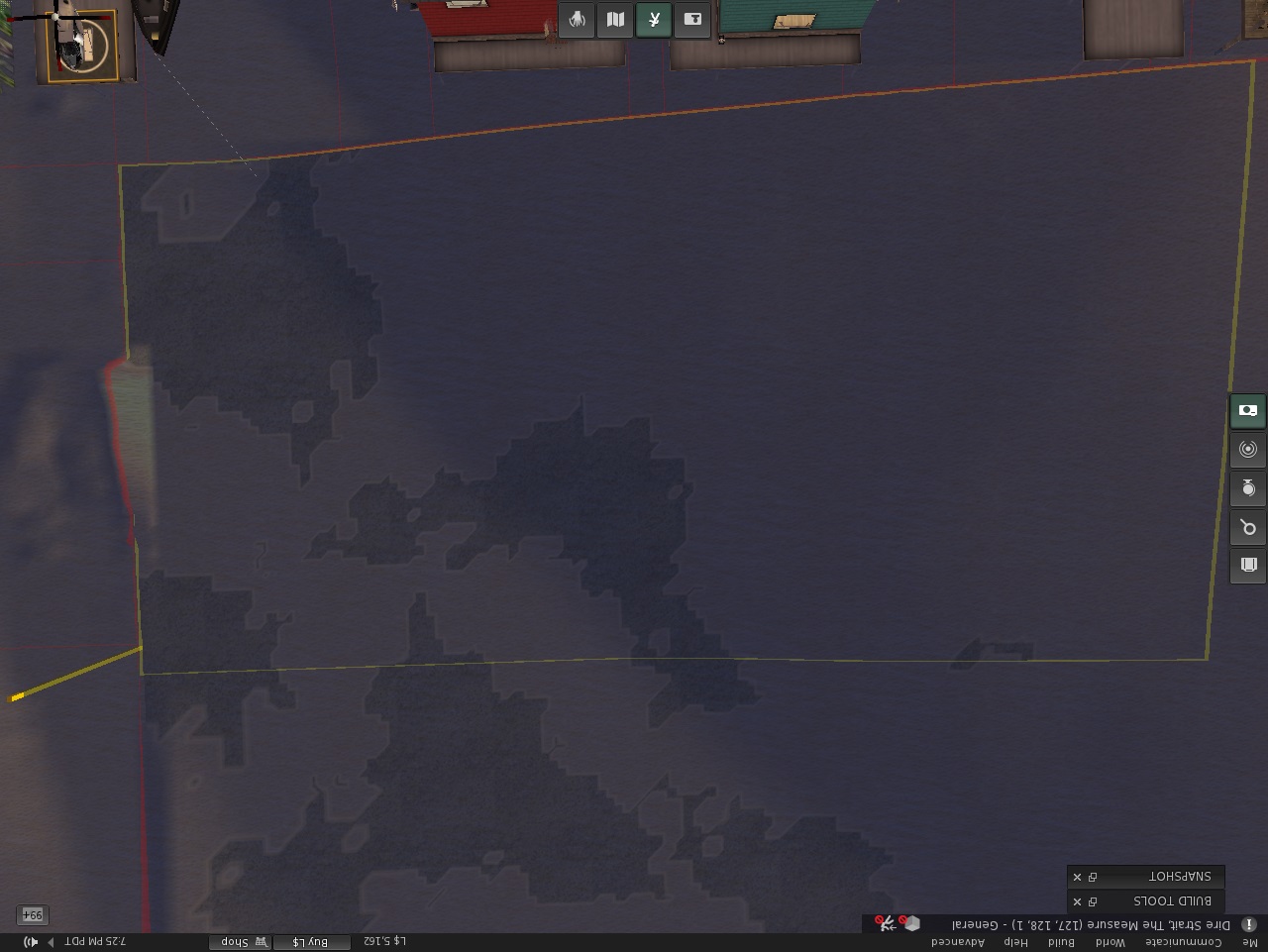Open the Advanced menu
The image size is (1268, 952).
point(958,942)
